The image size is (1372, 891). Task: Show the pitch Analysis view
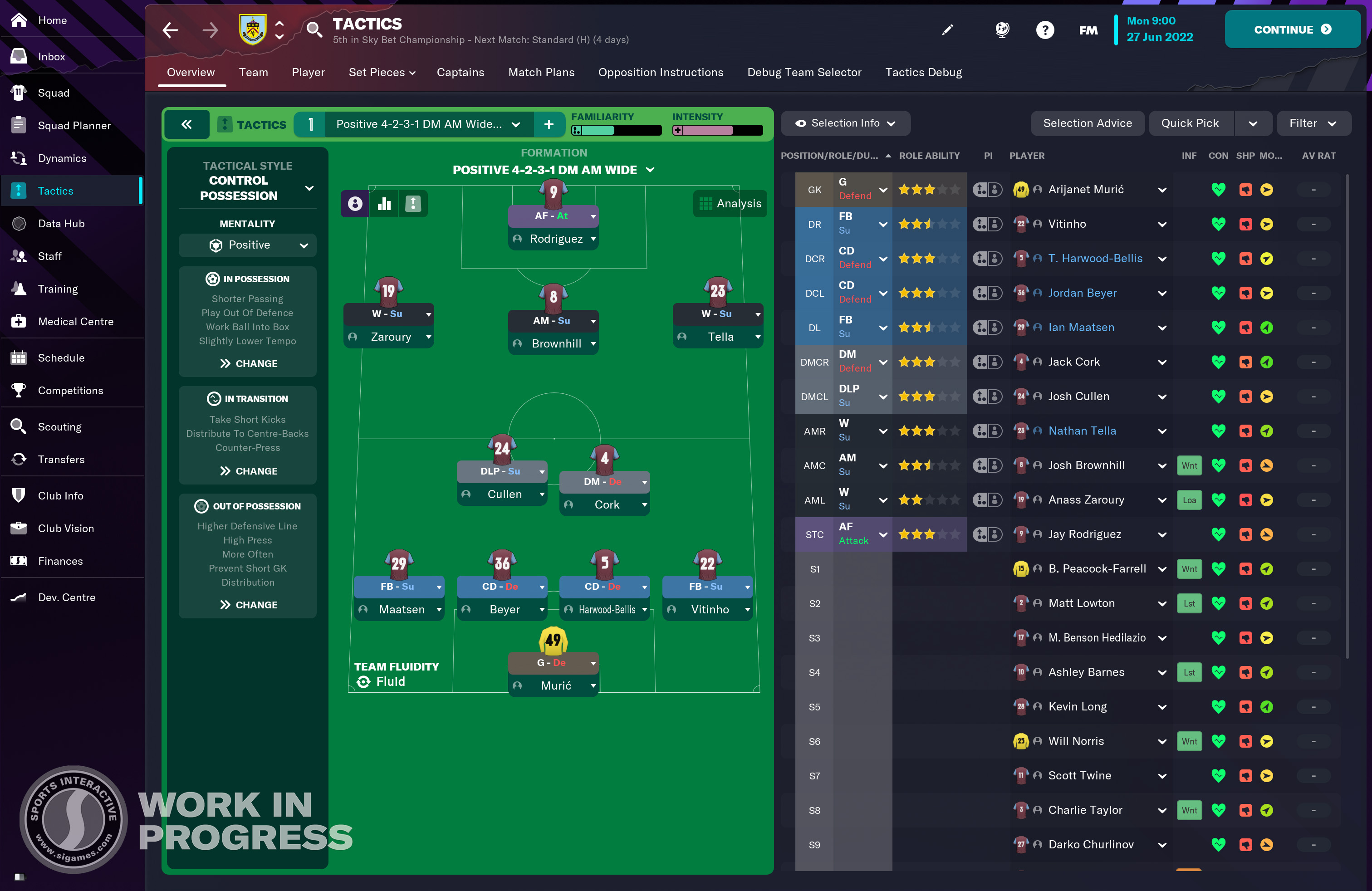(730, 203)
